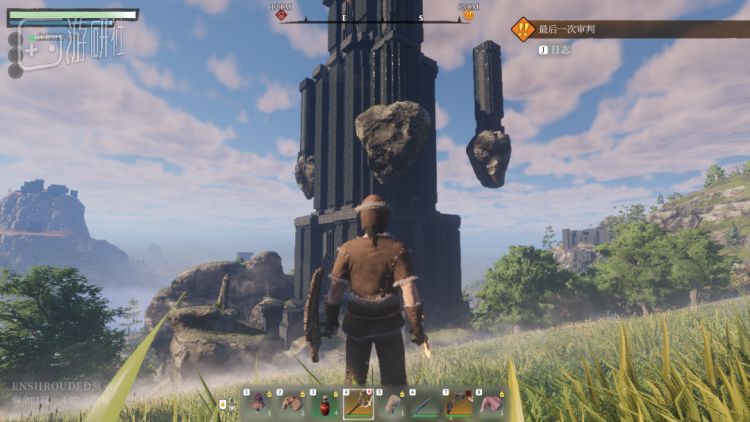Select the item in hotbar slot 2
Viewport: 750px width, 422px height.
point(290,404)
